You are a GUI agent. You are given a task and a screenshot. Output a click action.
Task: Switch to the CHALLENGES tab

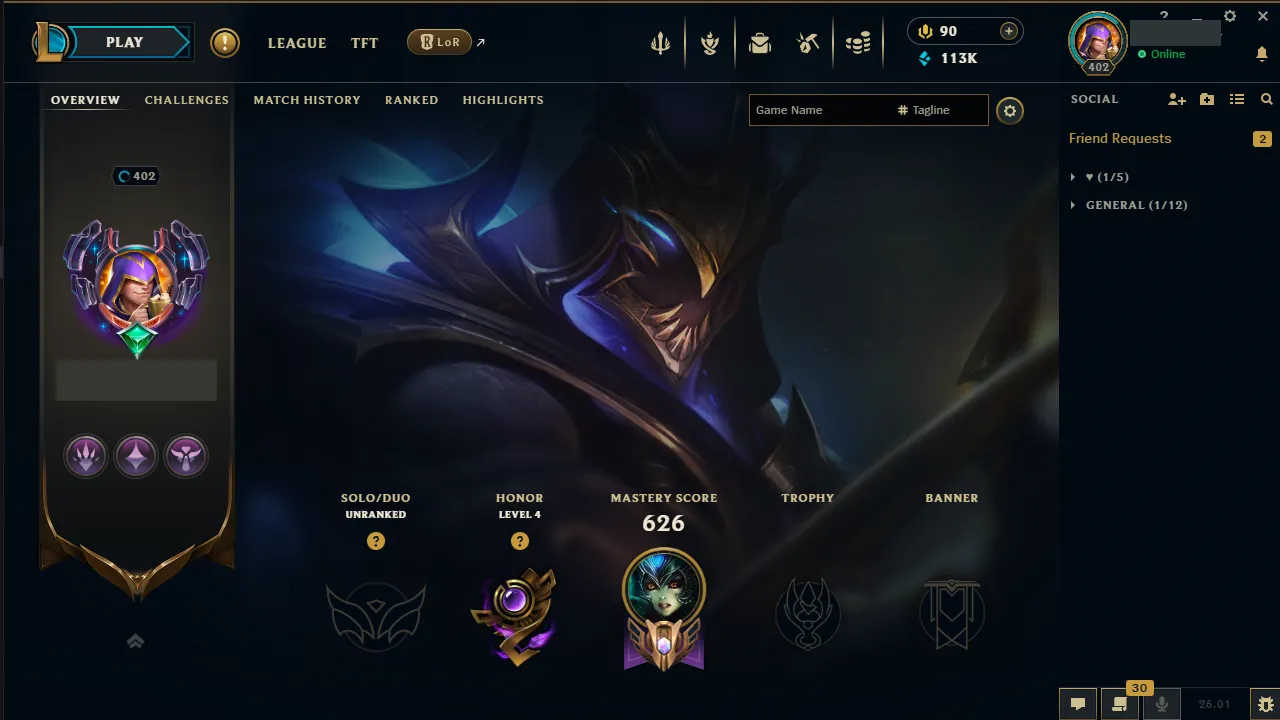point(186,99)
